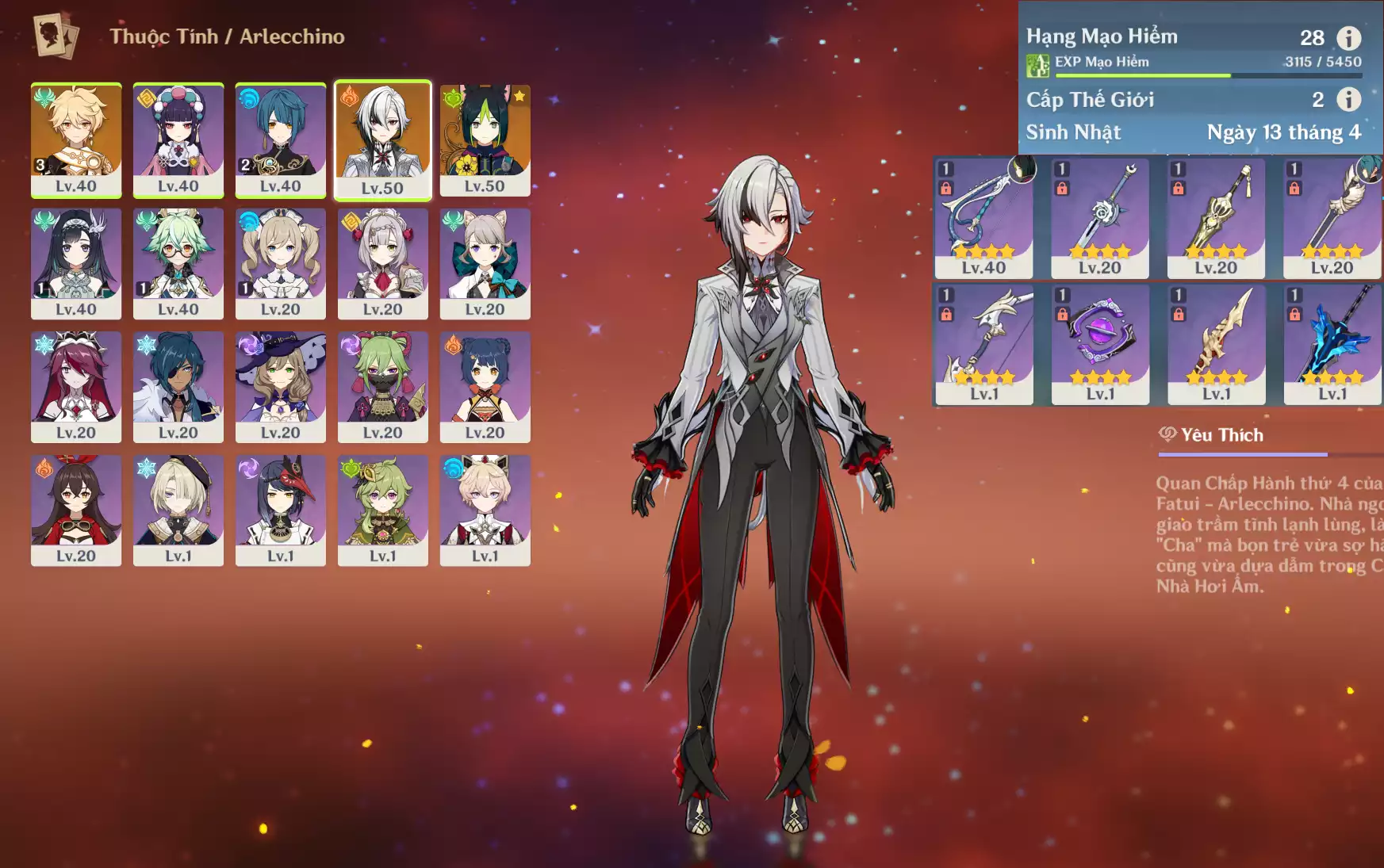Select Kaeya's character card
The height and width of the screenshot is (868, 1384).
point(178,386)
